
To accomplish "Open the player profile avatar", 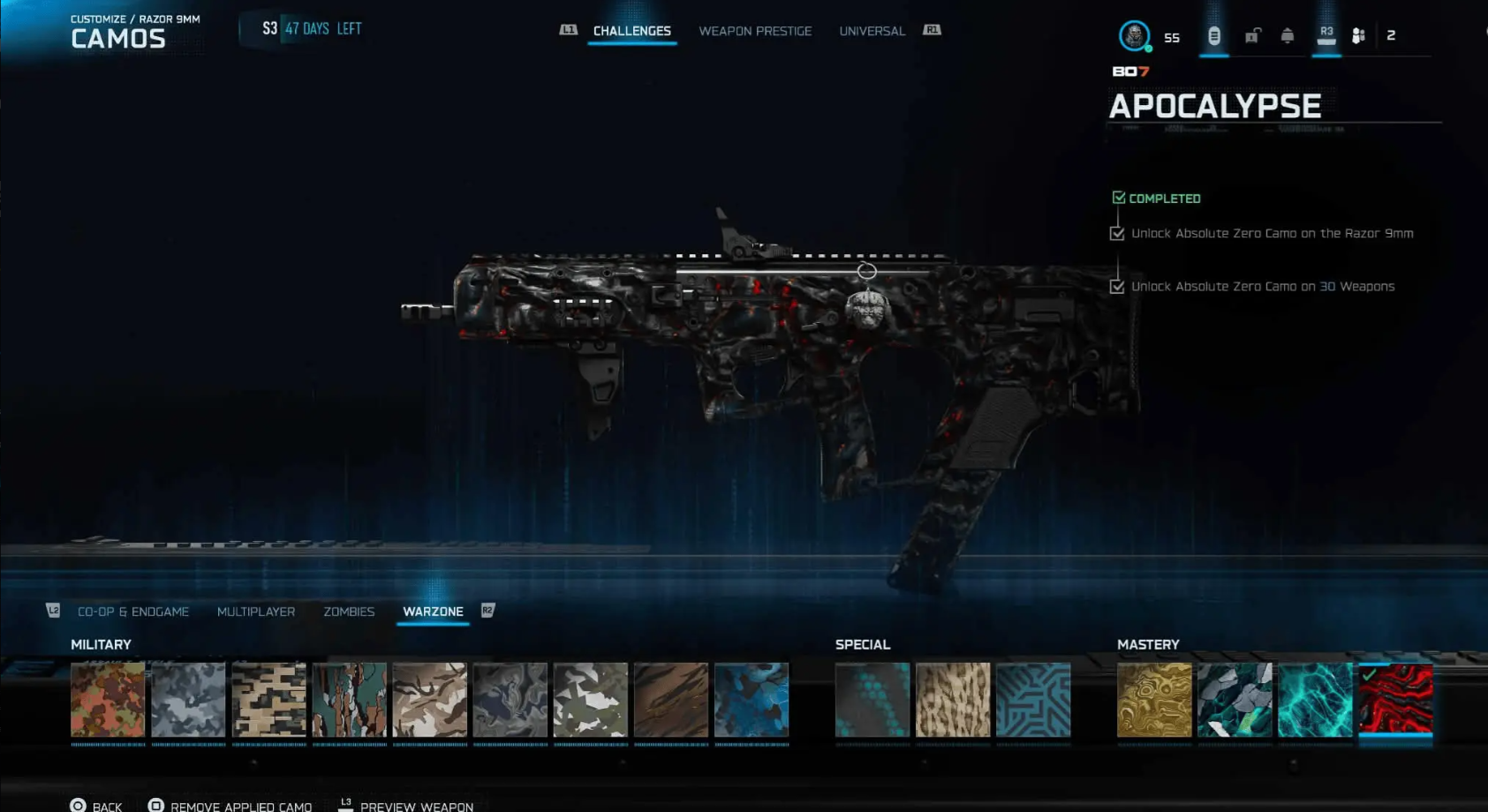I will tap(1134, 36).
